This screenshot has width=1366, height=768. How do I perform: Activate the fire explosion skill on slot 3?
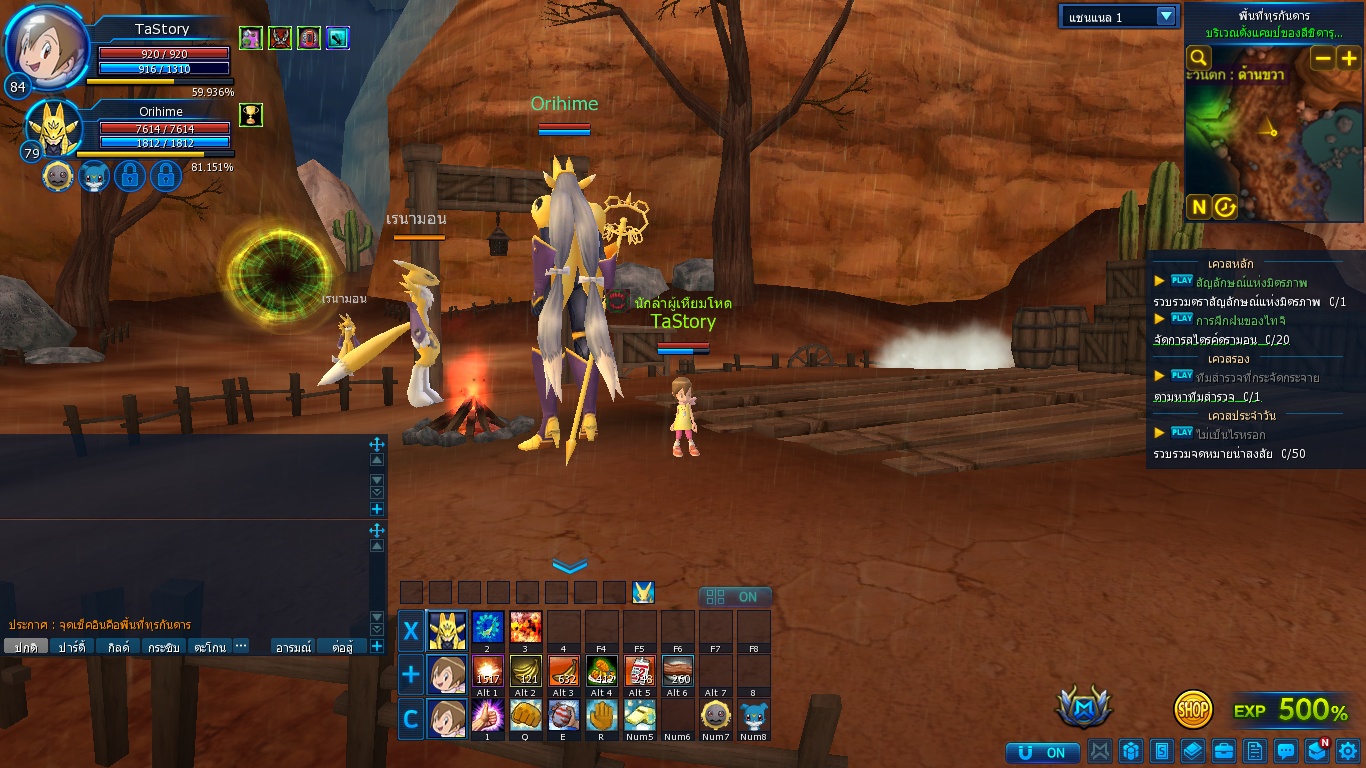[x=526, y=627]
